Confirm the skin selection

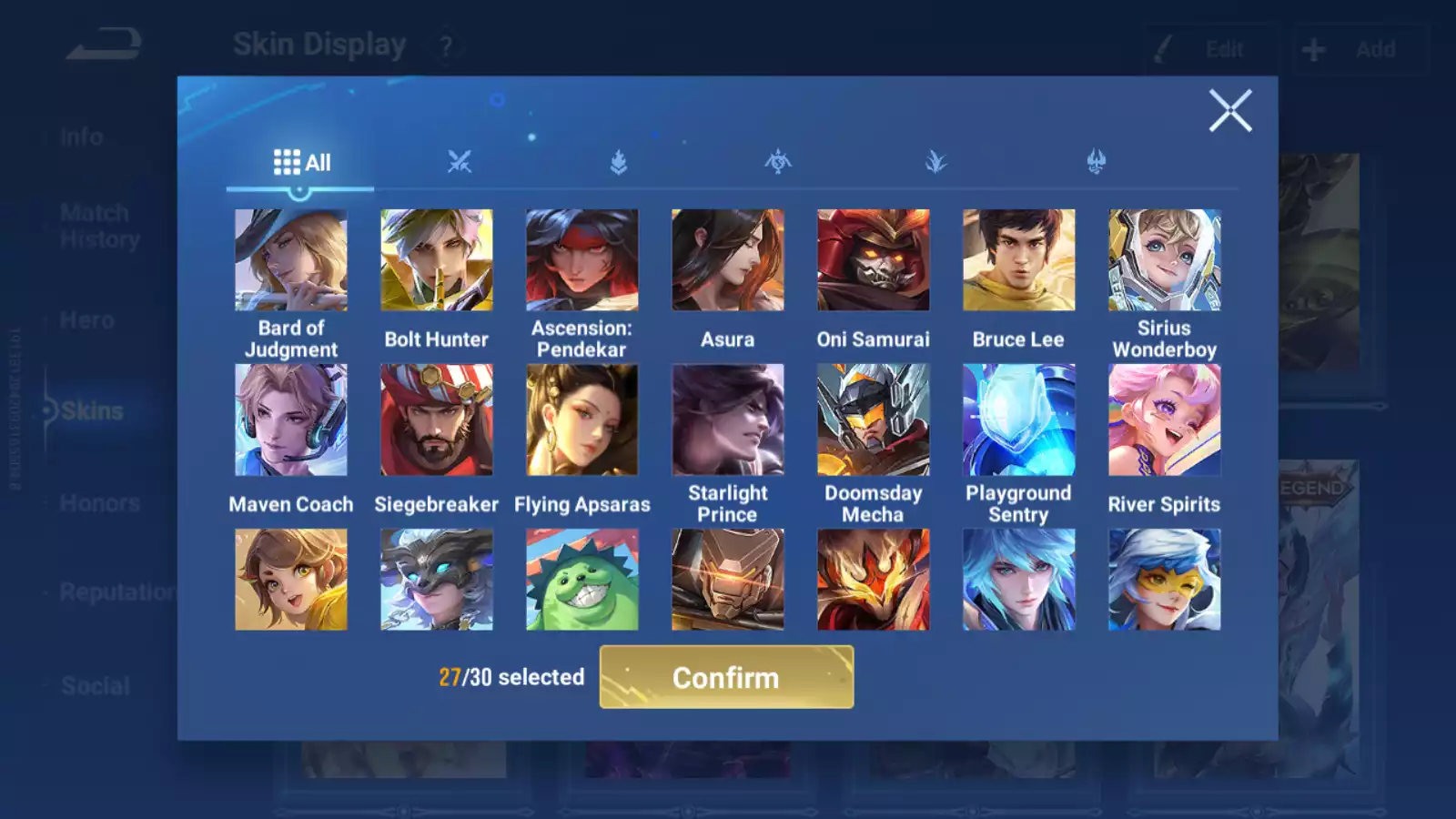tap(726, 677)
